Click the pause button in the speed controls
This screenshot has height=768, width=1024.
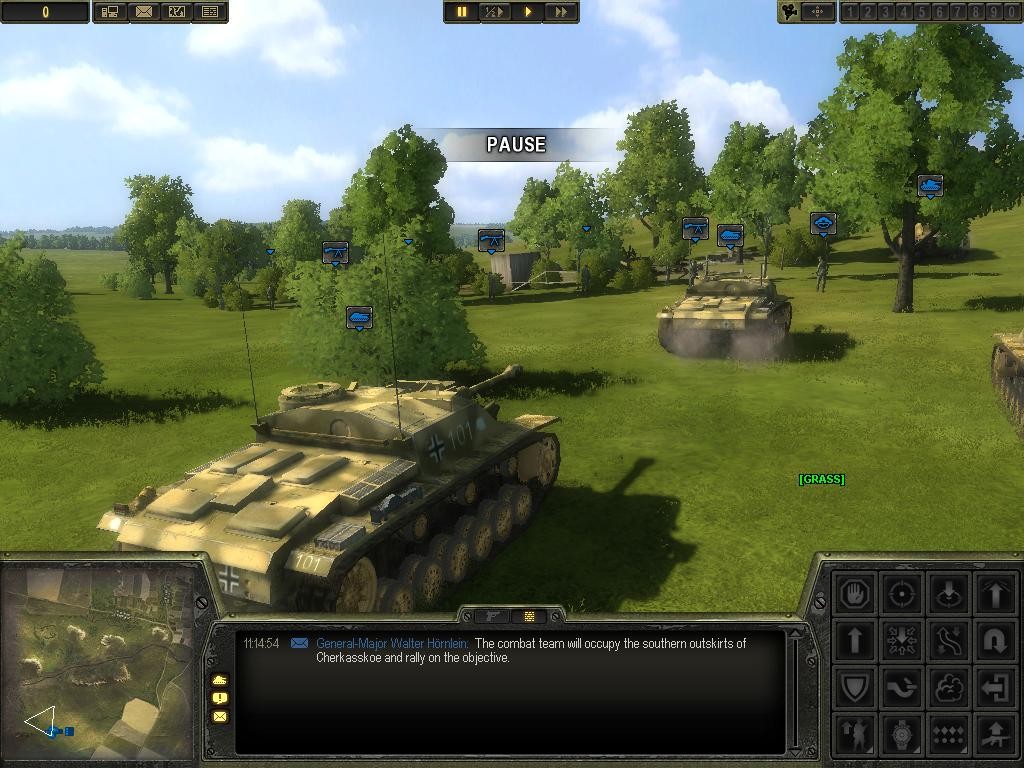(x=462, y=12)
